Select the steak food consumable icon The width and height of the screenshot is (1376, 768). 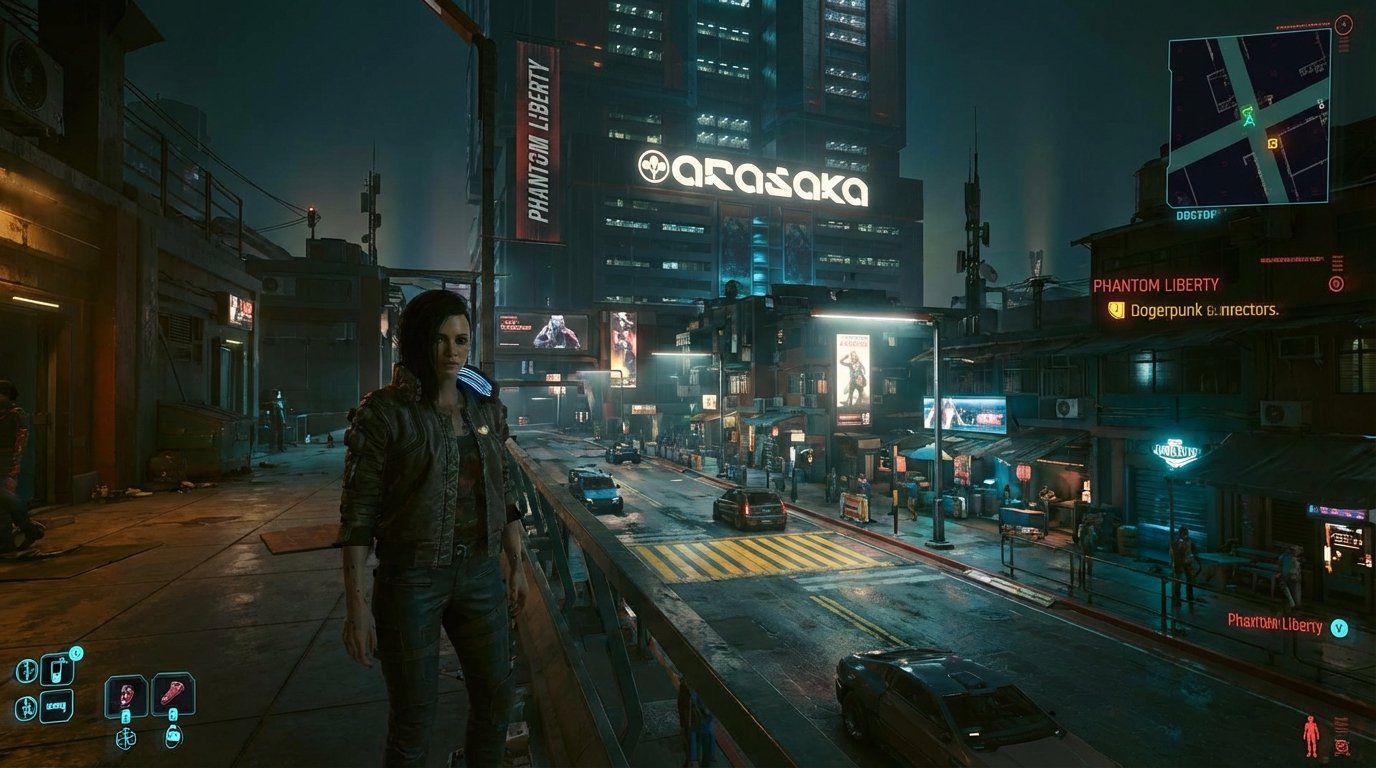click(x=172, y=690)
